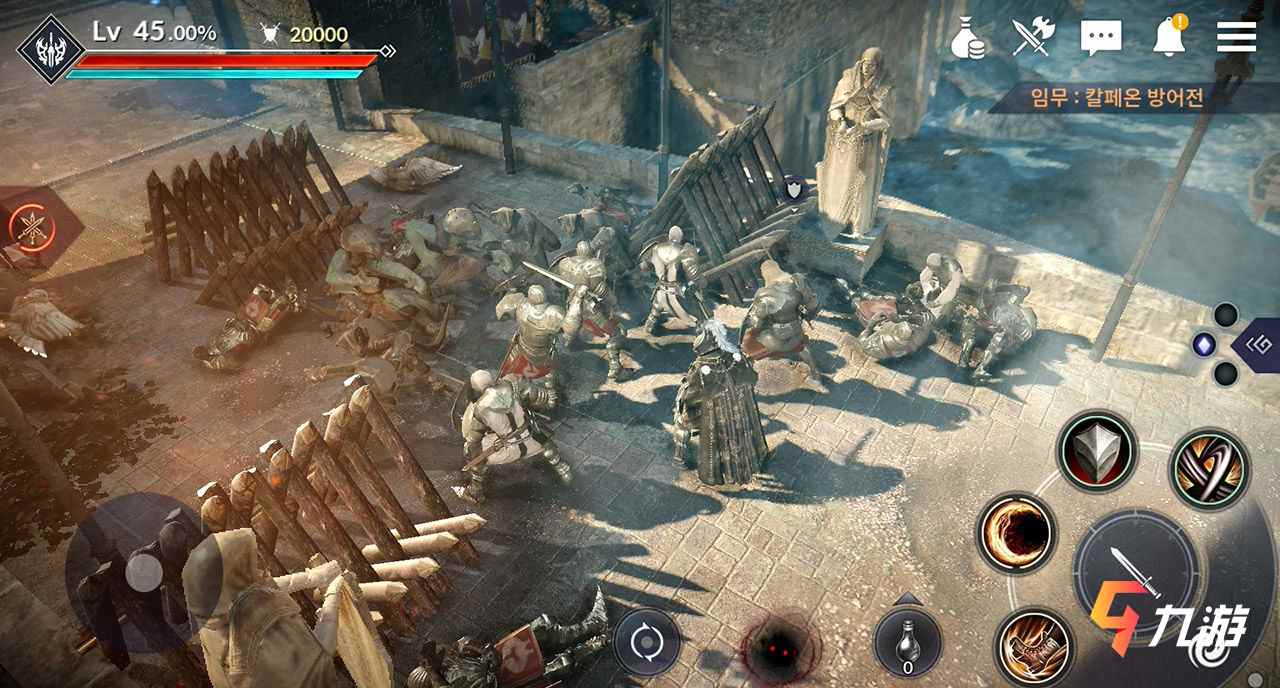Open the crossed sword and axe menu
Image resolution: width=1280 pixels, height=688 pixels.
pyautogui.click(x=1033, y=37)
